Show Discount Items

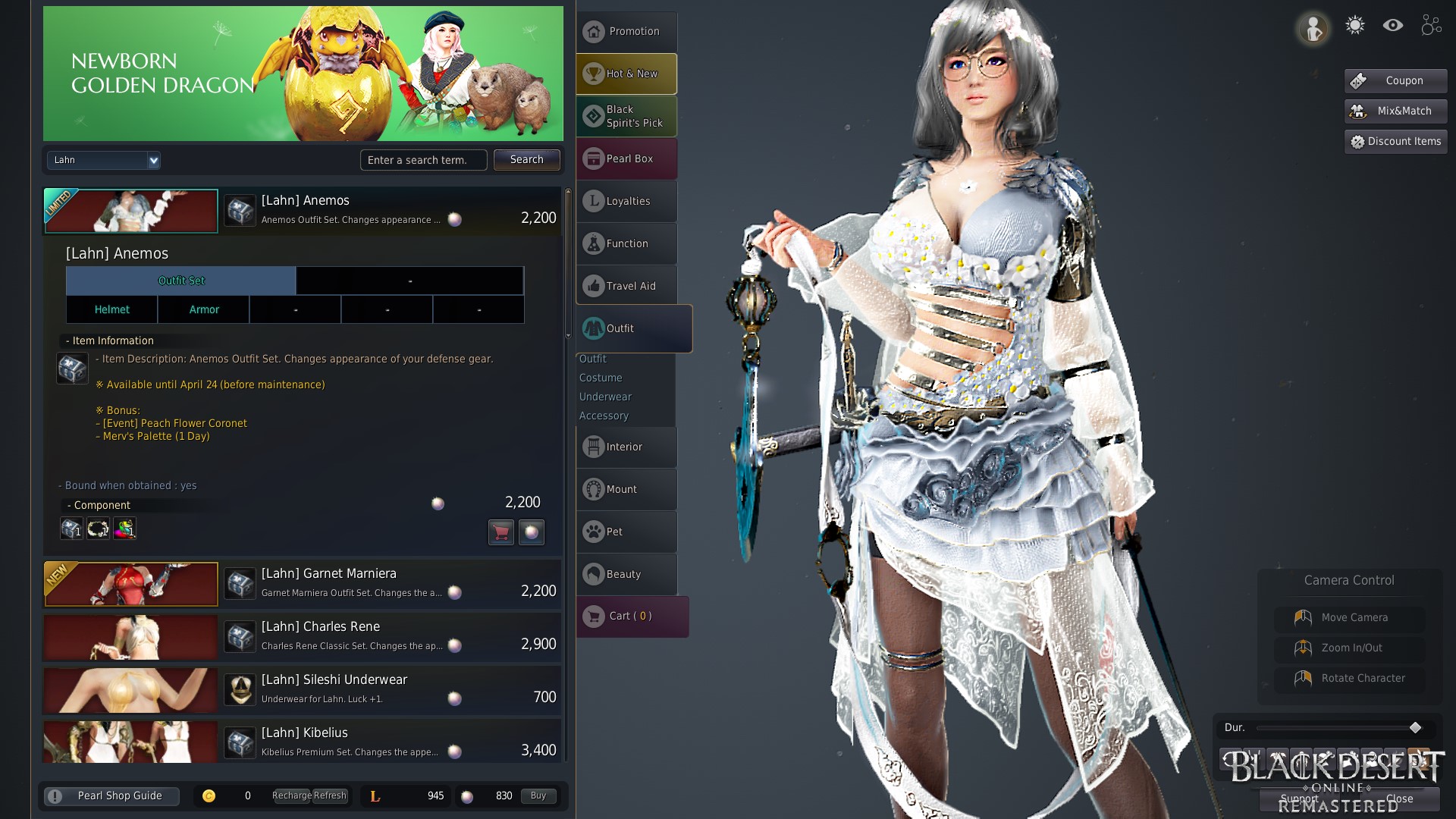click(1395, 141)
